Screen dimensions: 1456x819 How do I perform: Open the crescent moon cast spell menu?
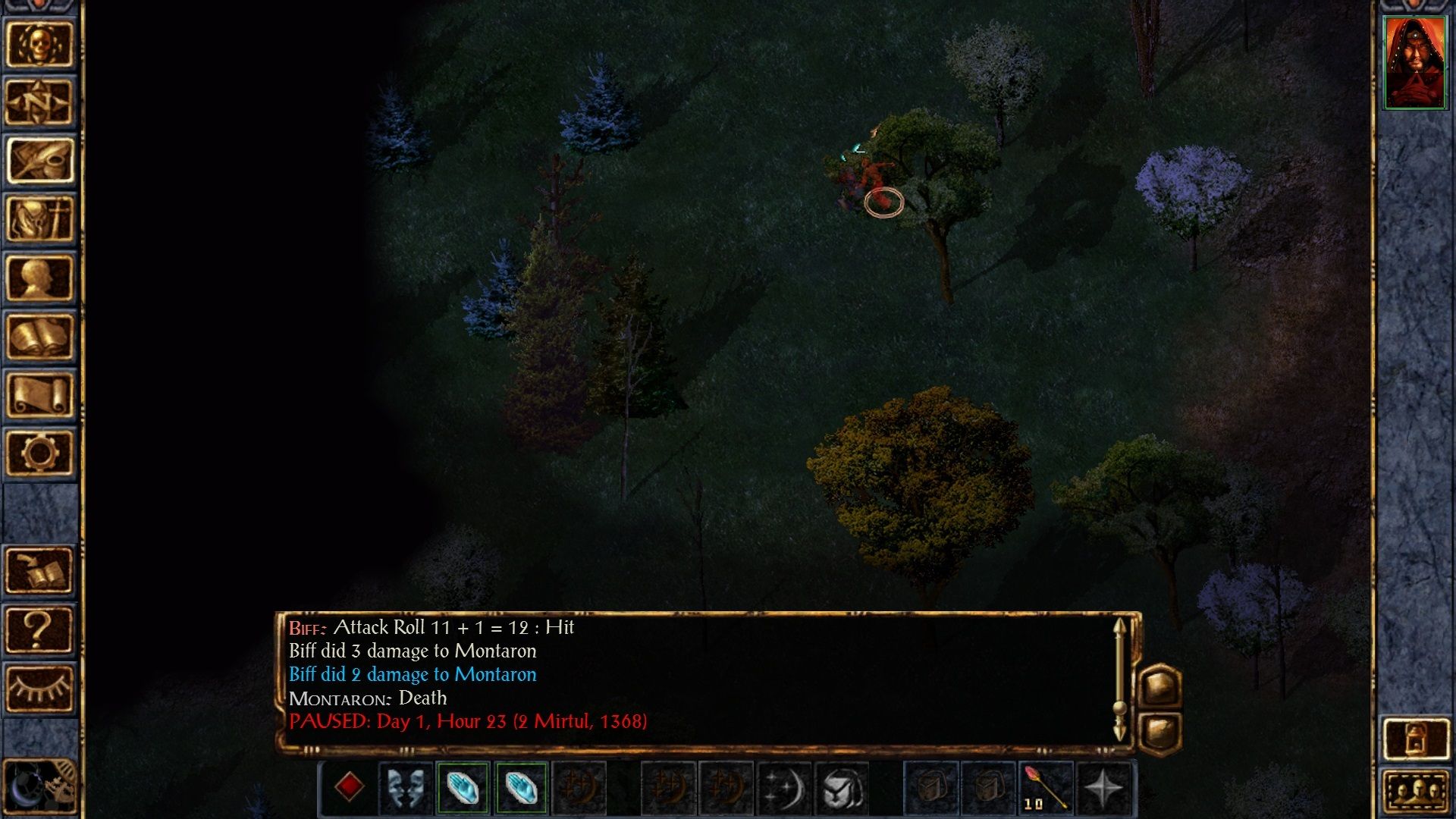[783, 787]
